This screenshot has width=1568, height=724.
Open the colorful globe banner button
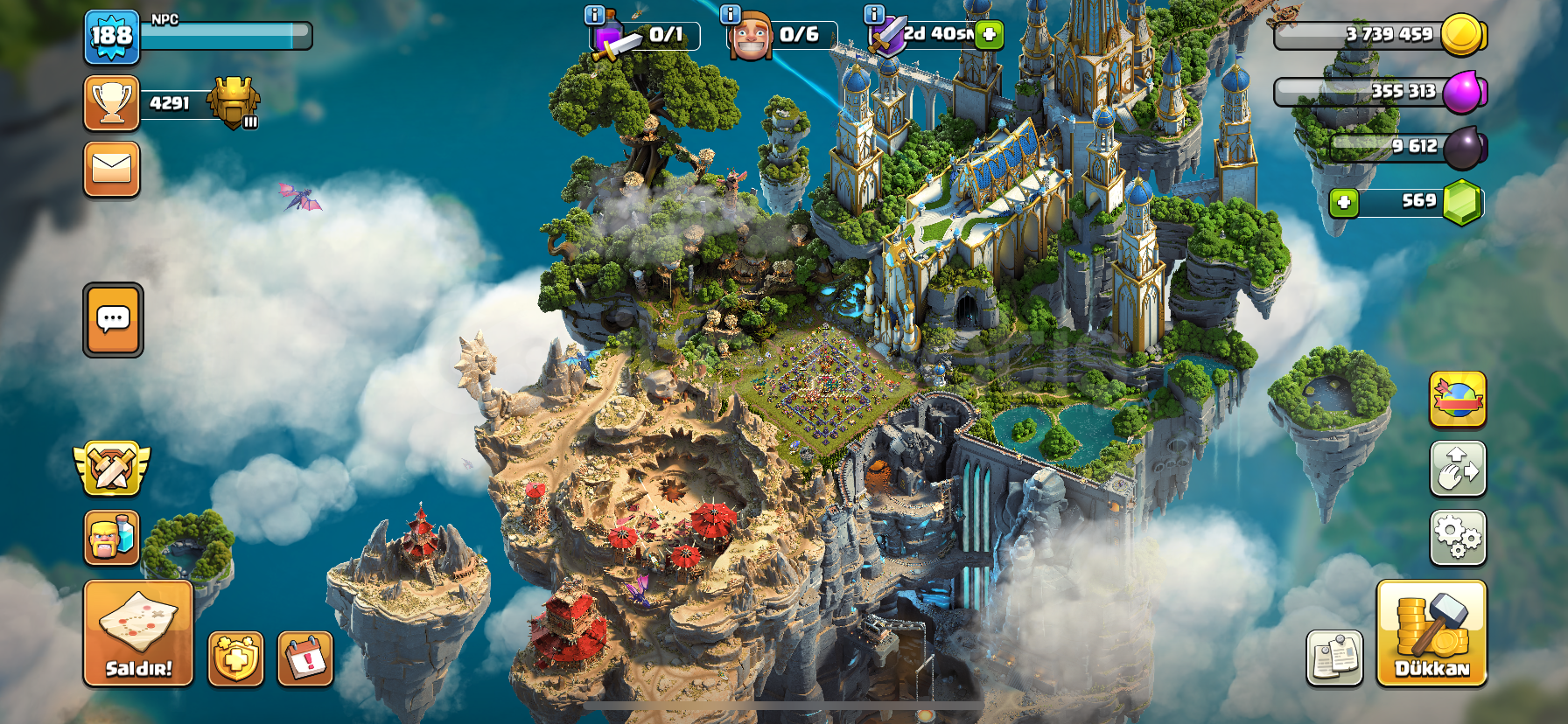click(1458, 399)
